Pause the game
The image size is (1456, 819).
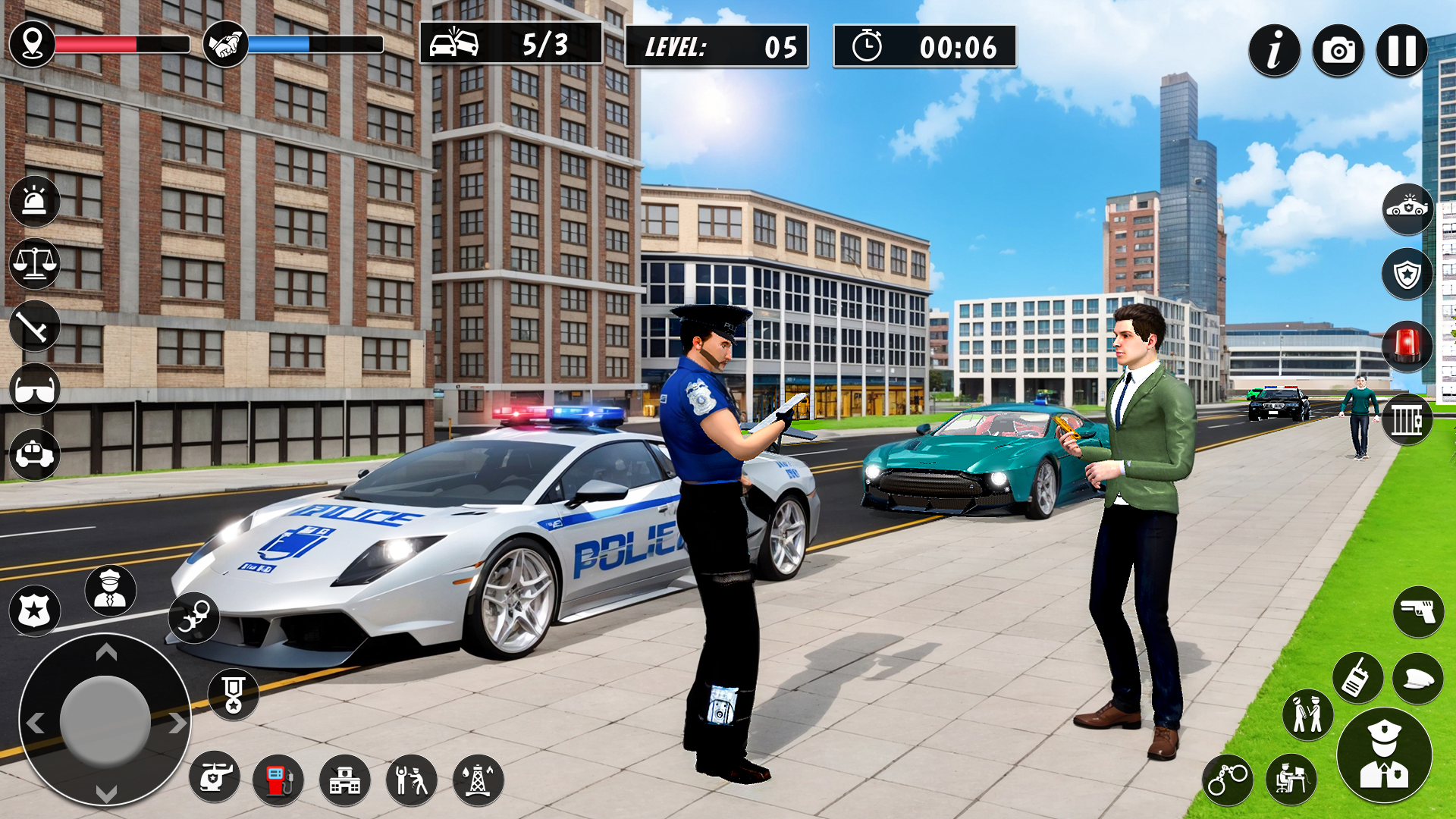click(x=1402, y=49)
